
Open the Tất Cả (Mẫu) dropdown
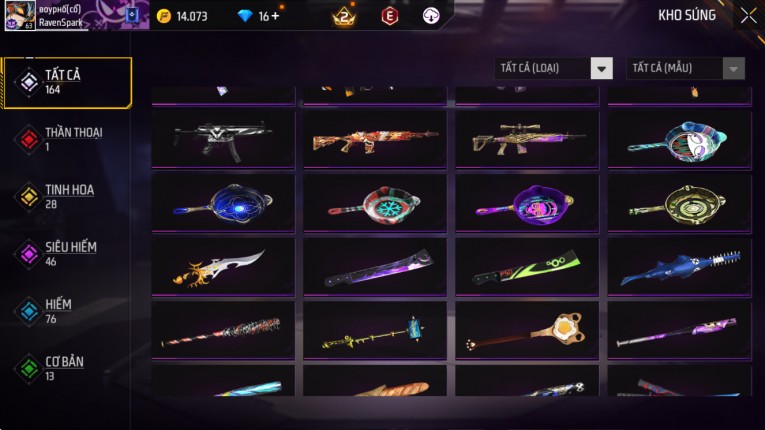pyautogui.click(x=685, y=68)
